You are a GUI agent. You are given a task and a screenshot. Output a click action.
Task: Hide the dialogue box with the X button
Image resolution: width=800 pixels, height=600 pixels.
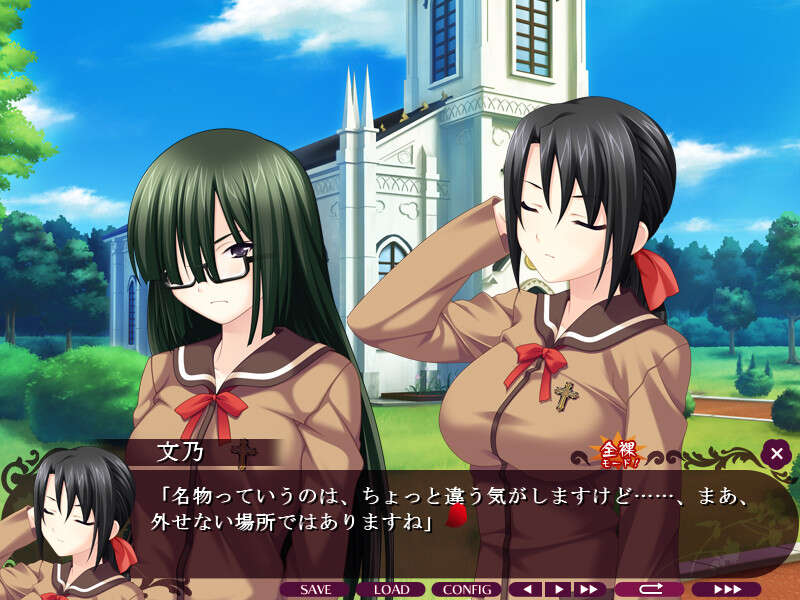[x=776, y=454]
